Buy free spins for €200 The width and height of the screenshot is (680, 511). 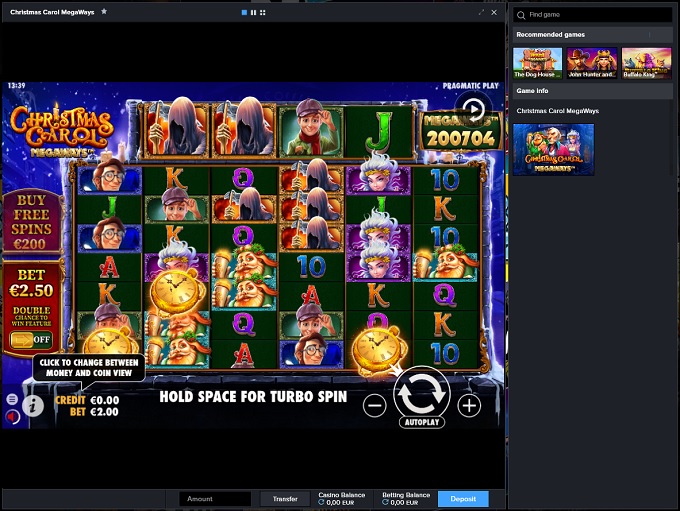tap(31, 223)
